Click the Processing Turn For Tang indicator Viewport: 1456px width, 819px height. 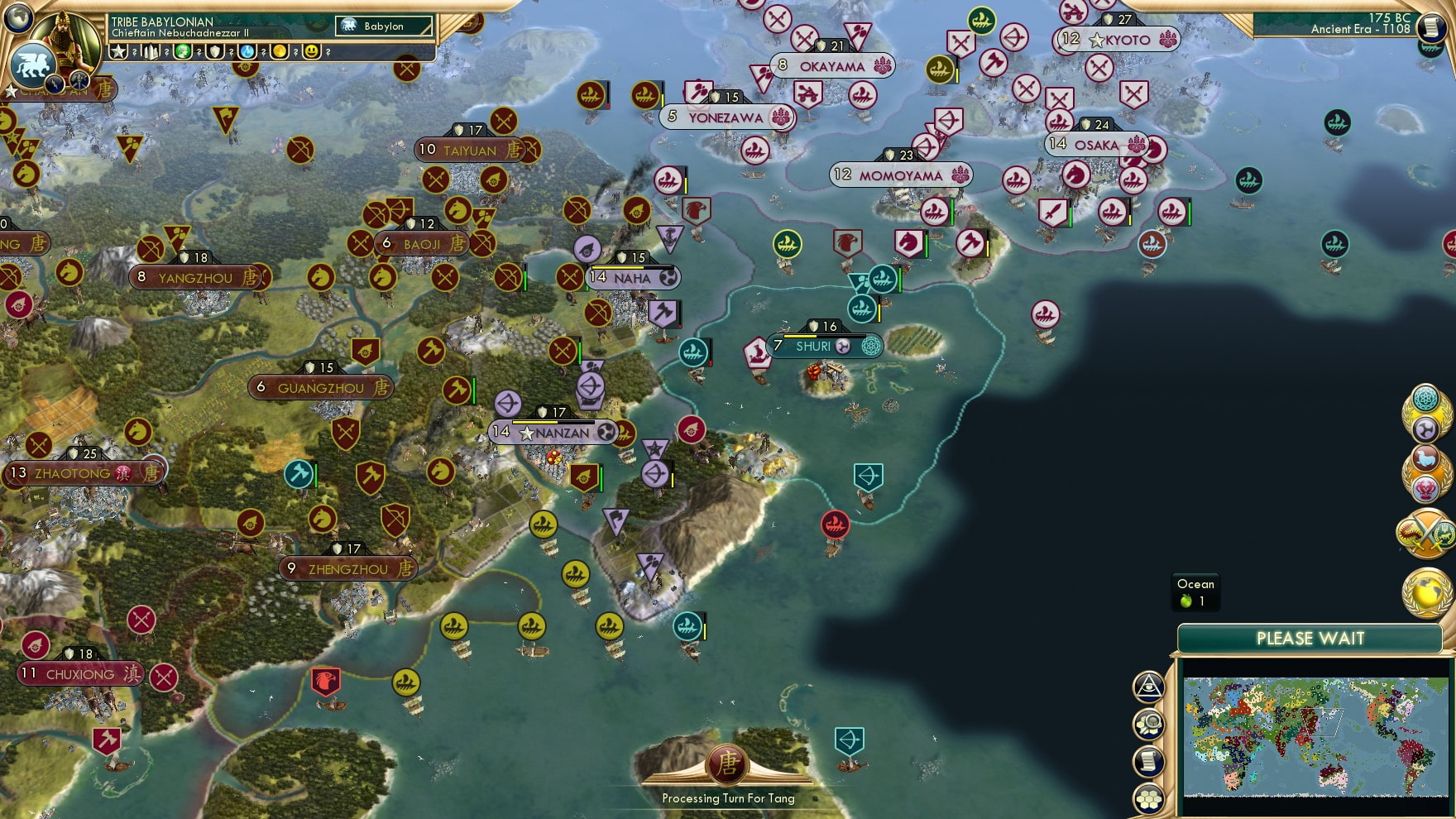tap(728, 778)
